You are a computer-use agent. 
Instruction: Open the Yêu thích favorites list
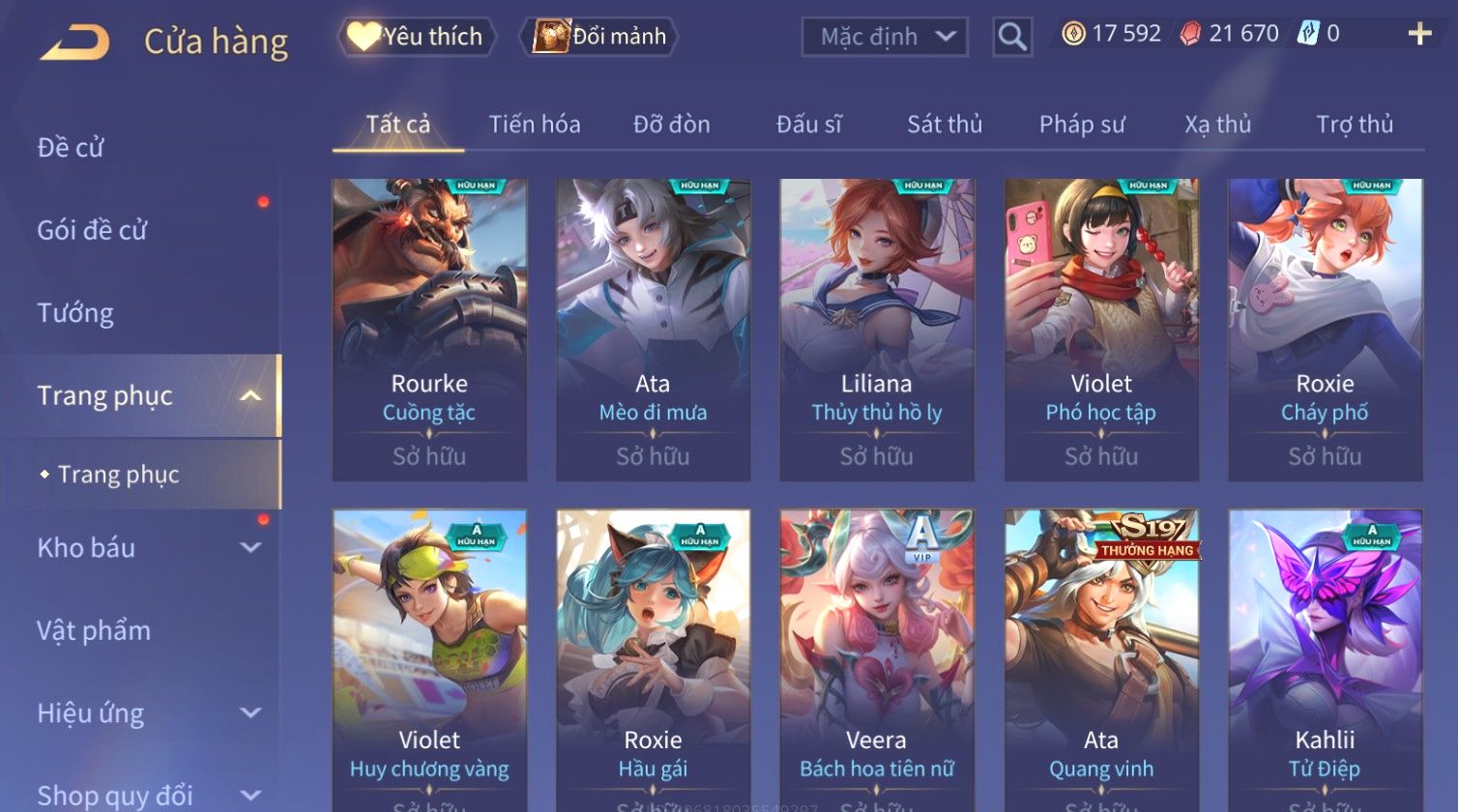417,37
